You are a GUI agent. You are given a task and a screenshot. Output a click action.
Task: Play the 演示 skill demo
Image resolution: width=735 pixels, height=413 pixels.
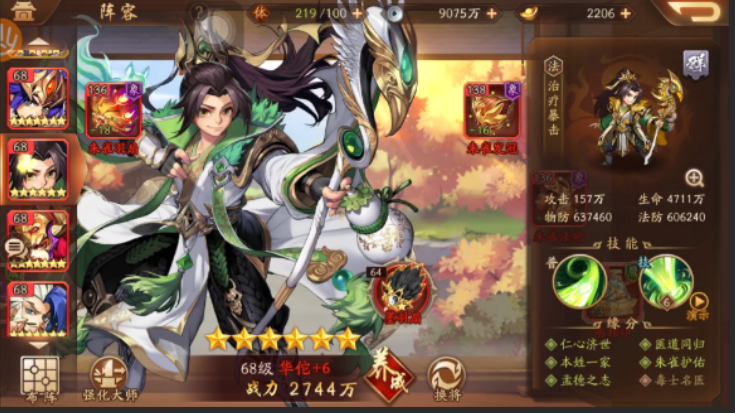tap(699, 301)
